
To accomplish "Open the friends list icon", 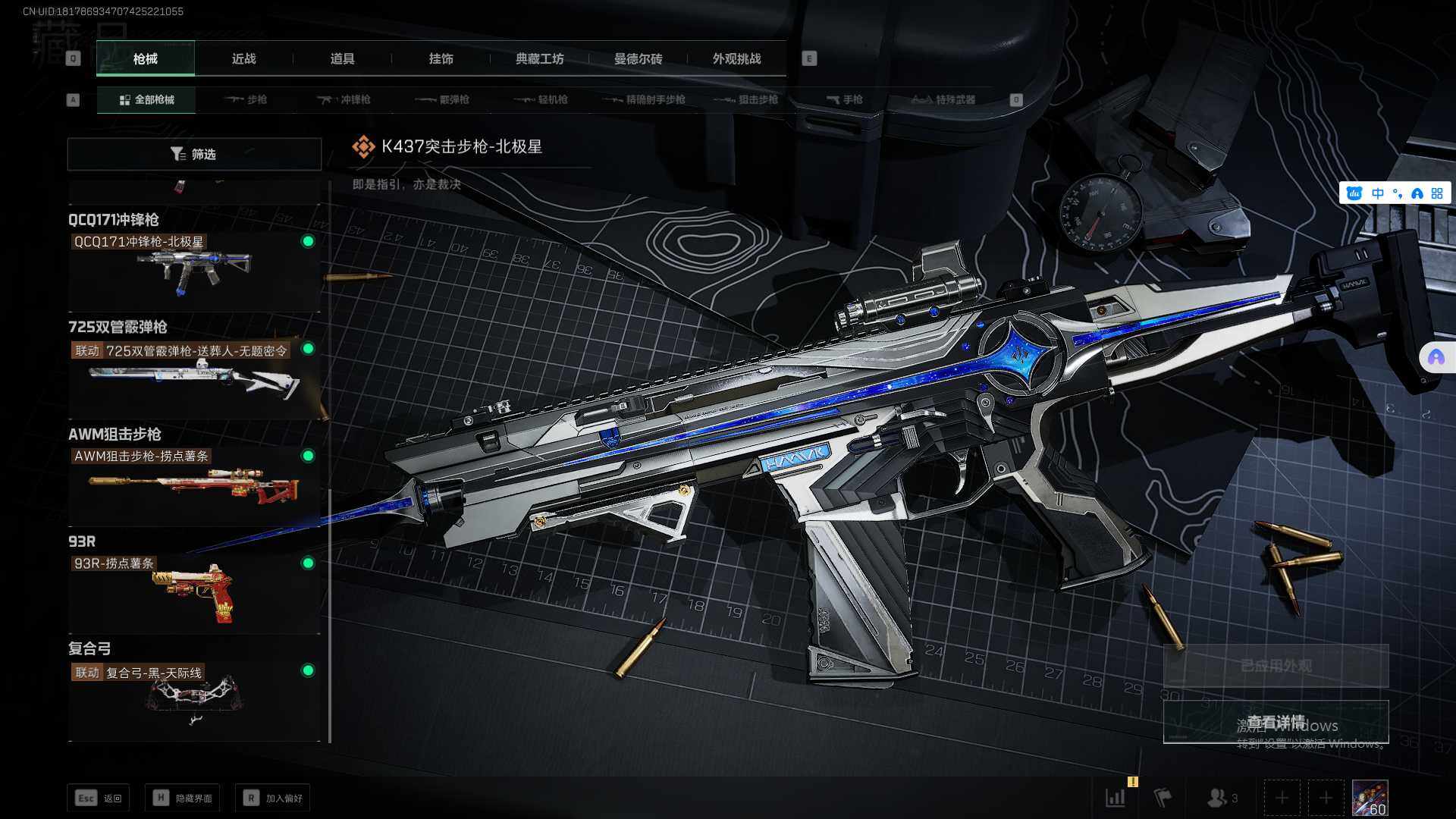I will 1221,798.
